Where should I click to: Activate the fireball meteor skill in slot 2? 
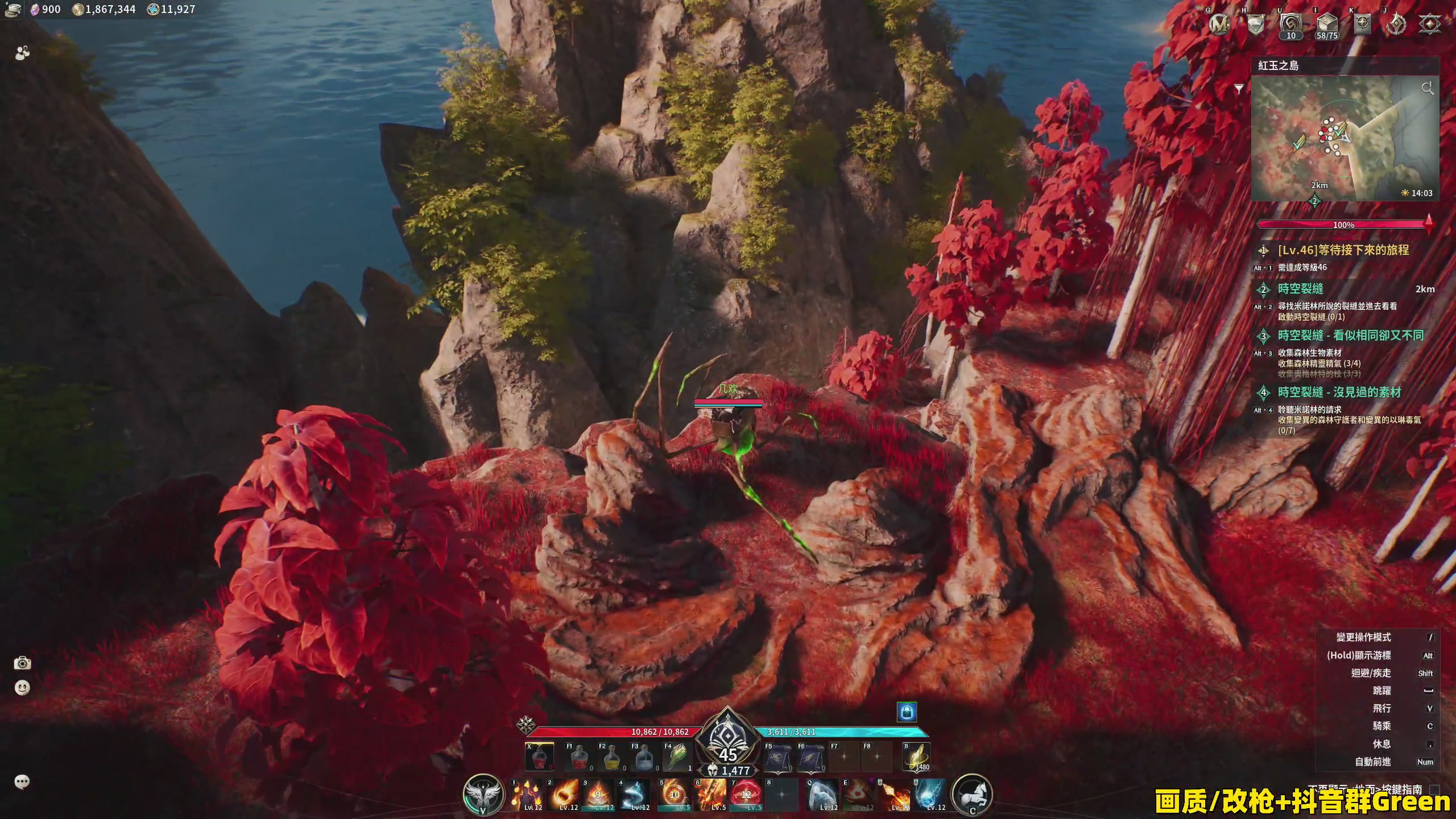pos(565,795)
